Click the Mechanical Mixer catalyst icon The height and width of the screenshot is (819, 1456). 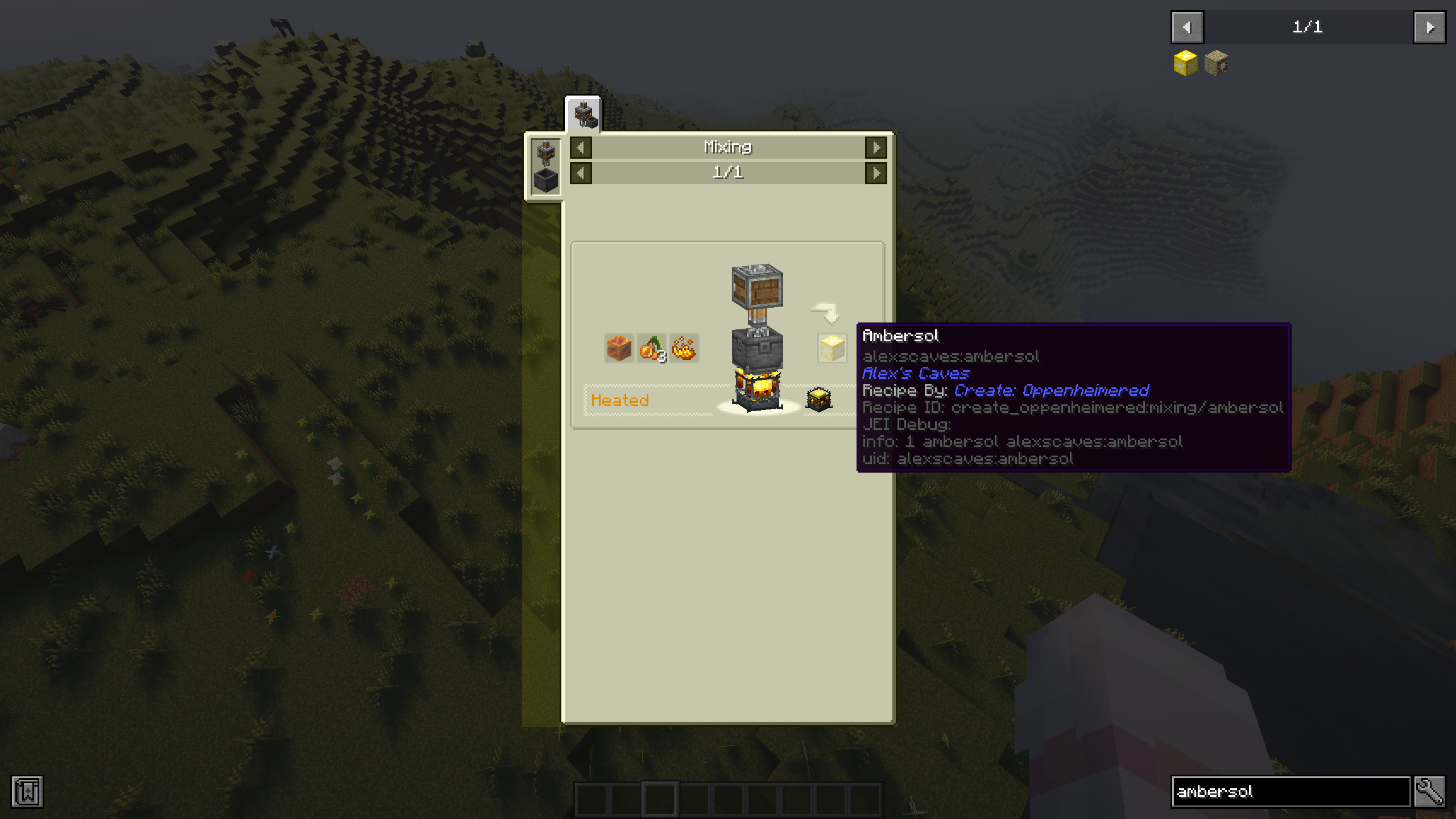coord(546,153)
